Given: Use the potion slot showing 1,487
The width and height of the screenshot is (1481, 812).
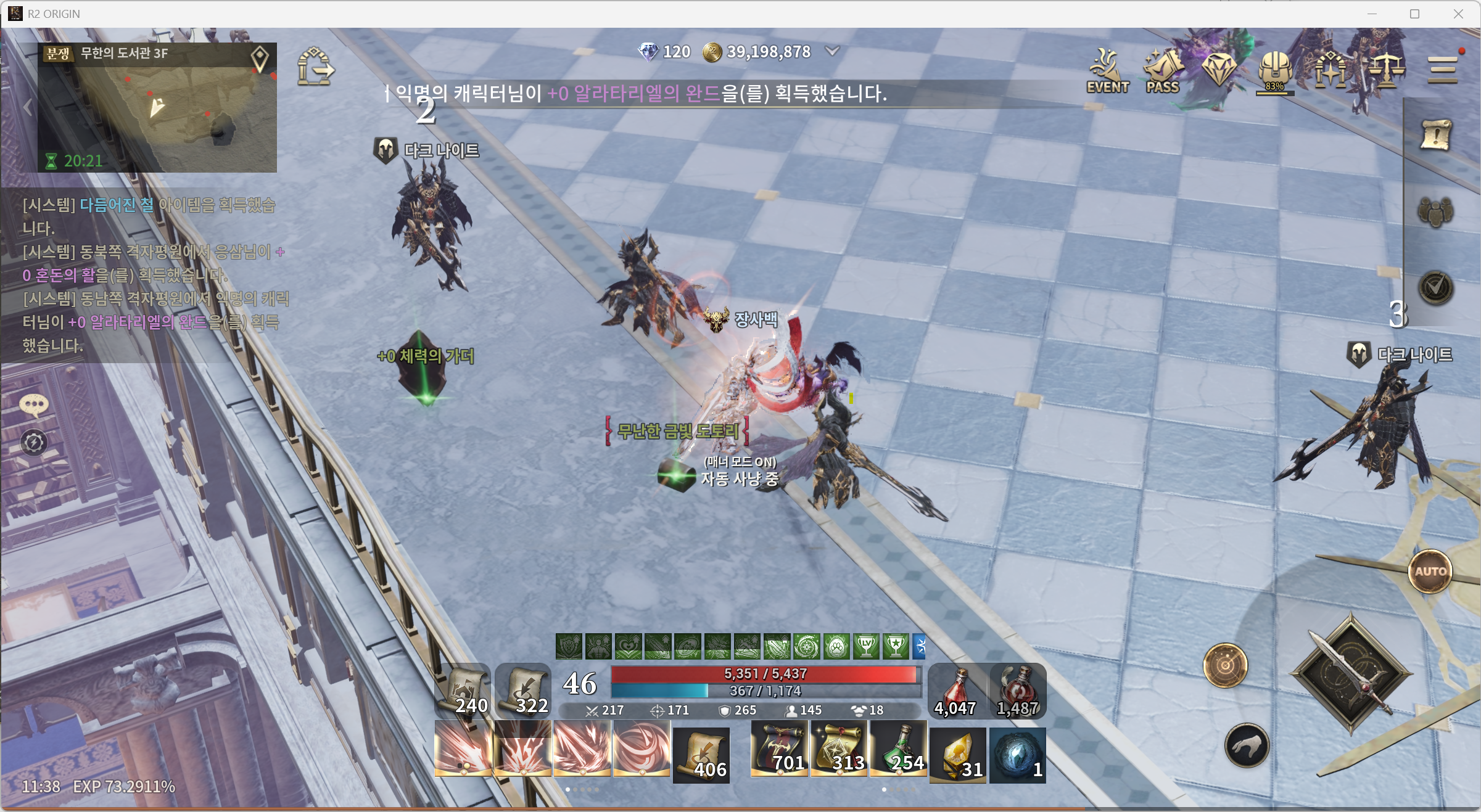Looking at the screenshot, I should tap(1018, 691).
